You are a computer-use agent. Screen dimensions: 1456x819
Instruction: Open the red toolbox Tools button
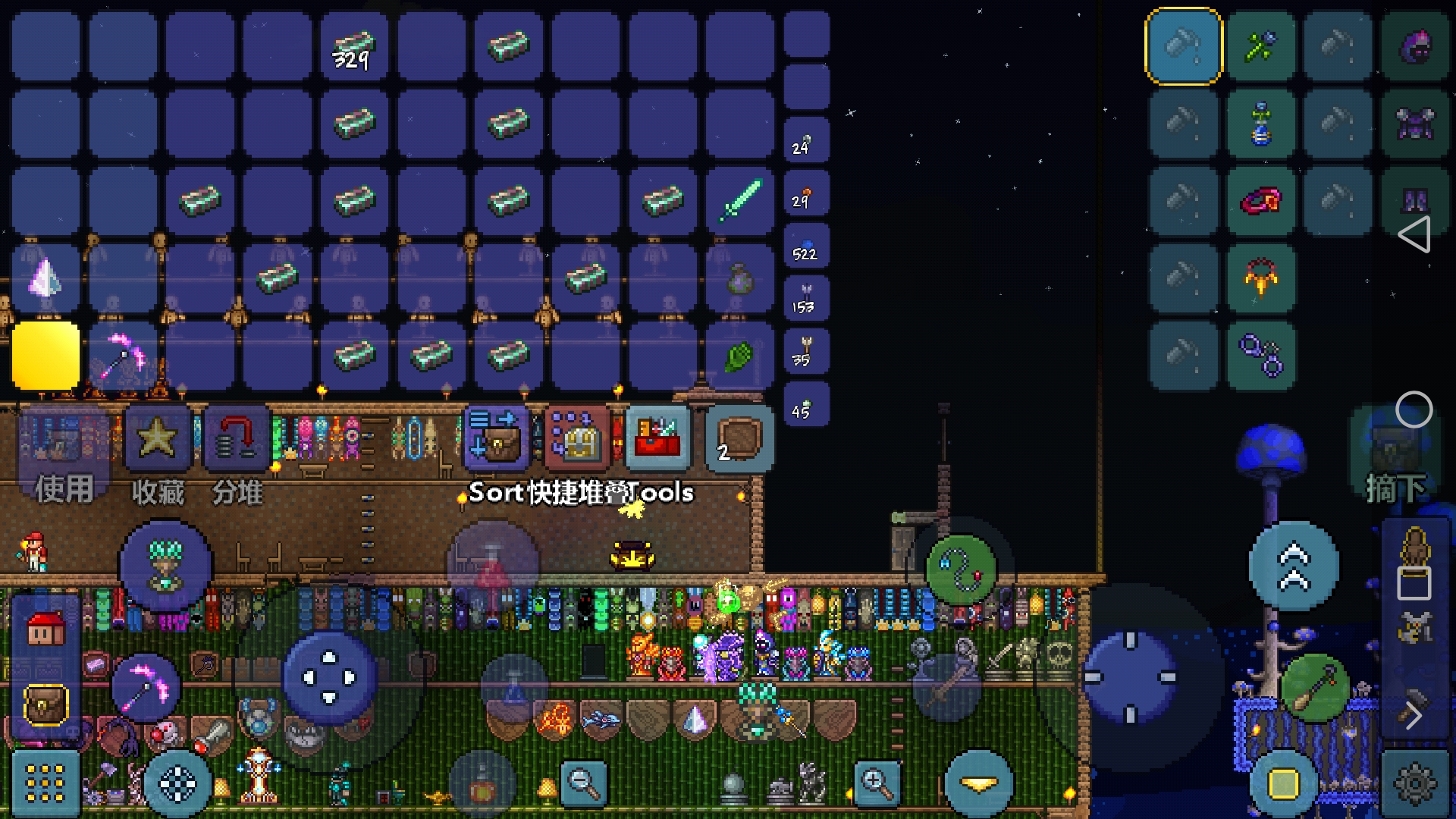click(657, 438)
